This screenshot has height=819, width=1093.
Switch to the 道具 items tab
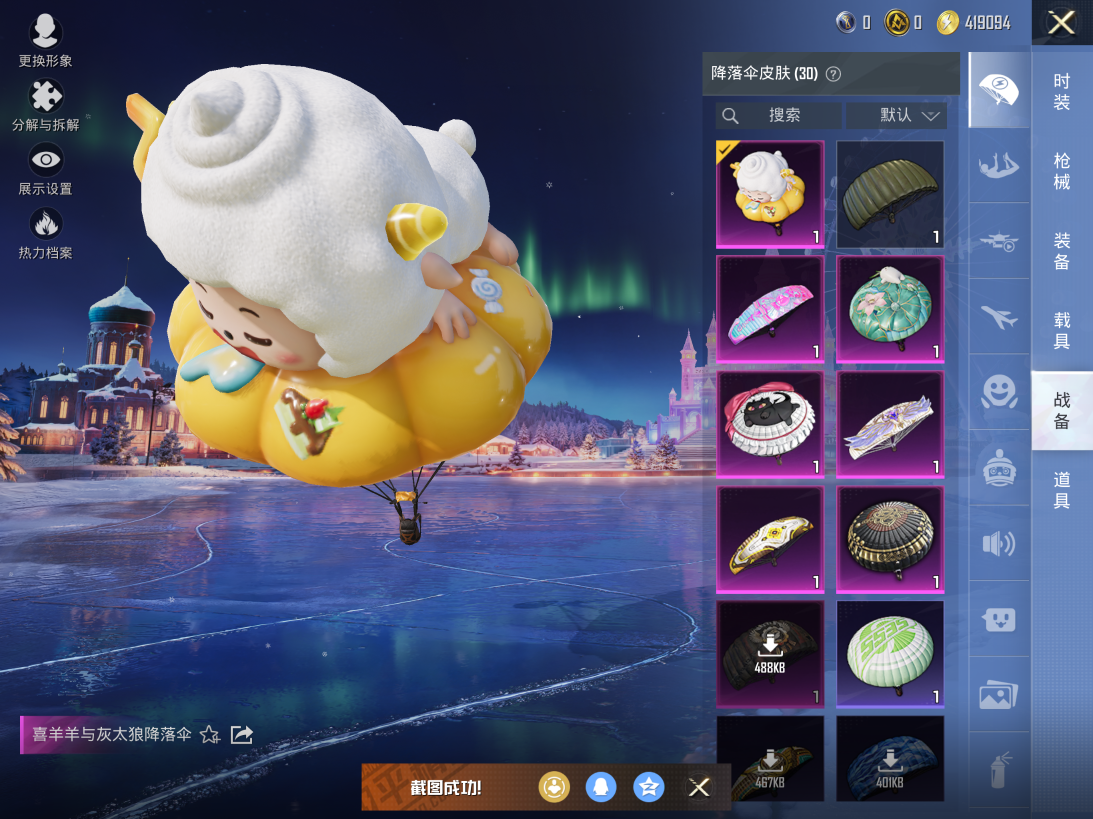click(1062, 490)
